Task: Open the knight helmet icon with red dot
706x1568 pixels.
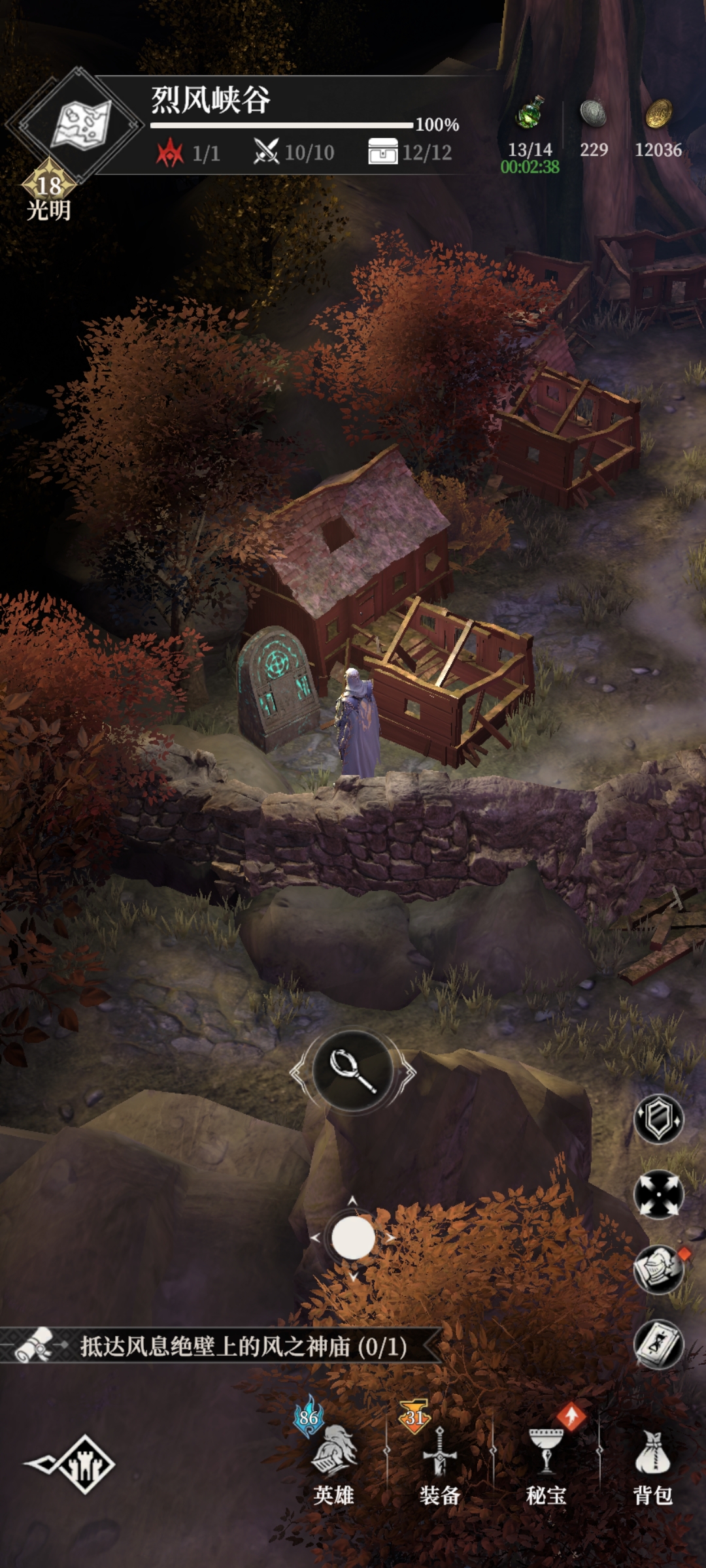Action: pos(658,1269)
